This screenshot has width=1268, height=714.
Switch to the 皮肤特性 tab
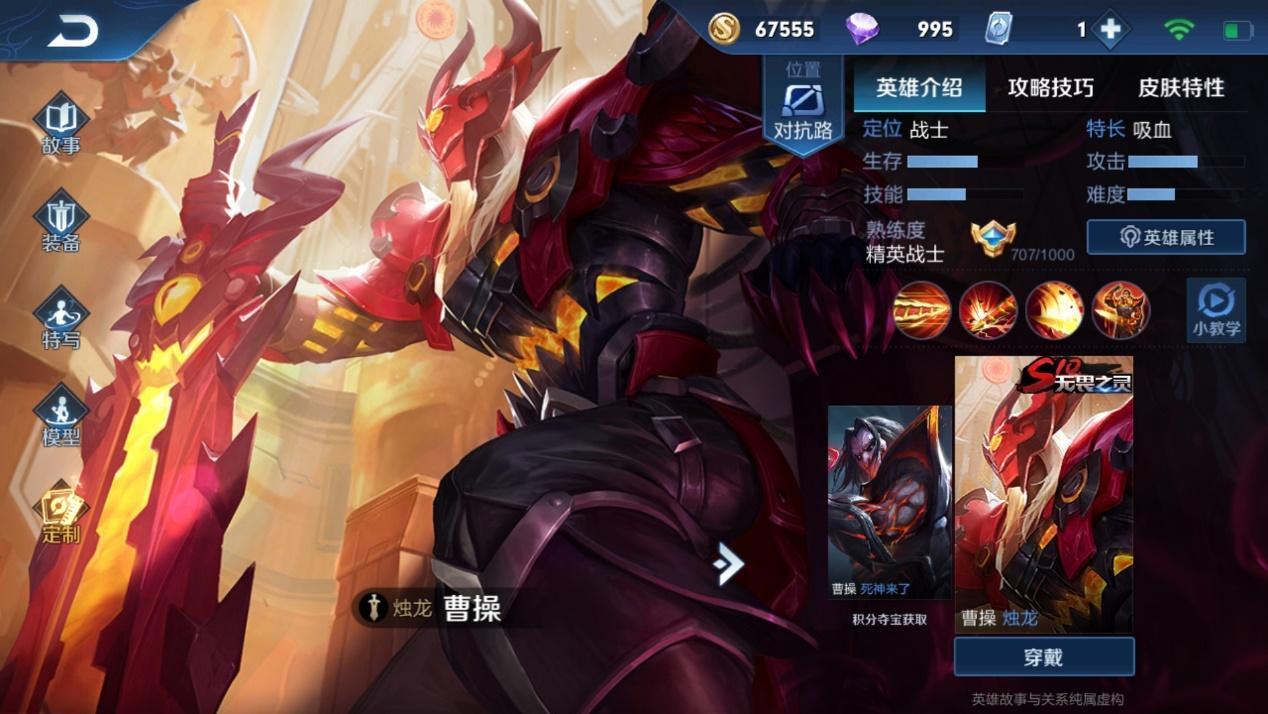click(x=1181, y=88)
